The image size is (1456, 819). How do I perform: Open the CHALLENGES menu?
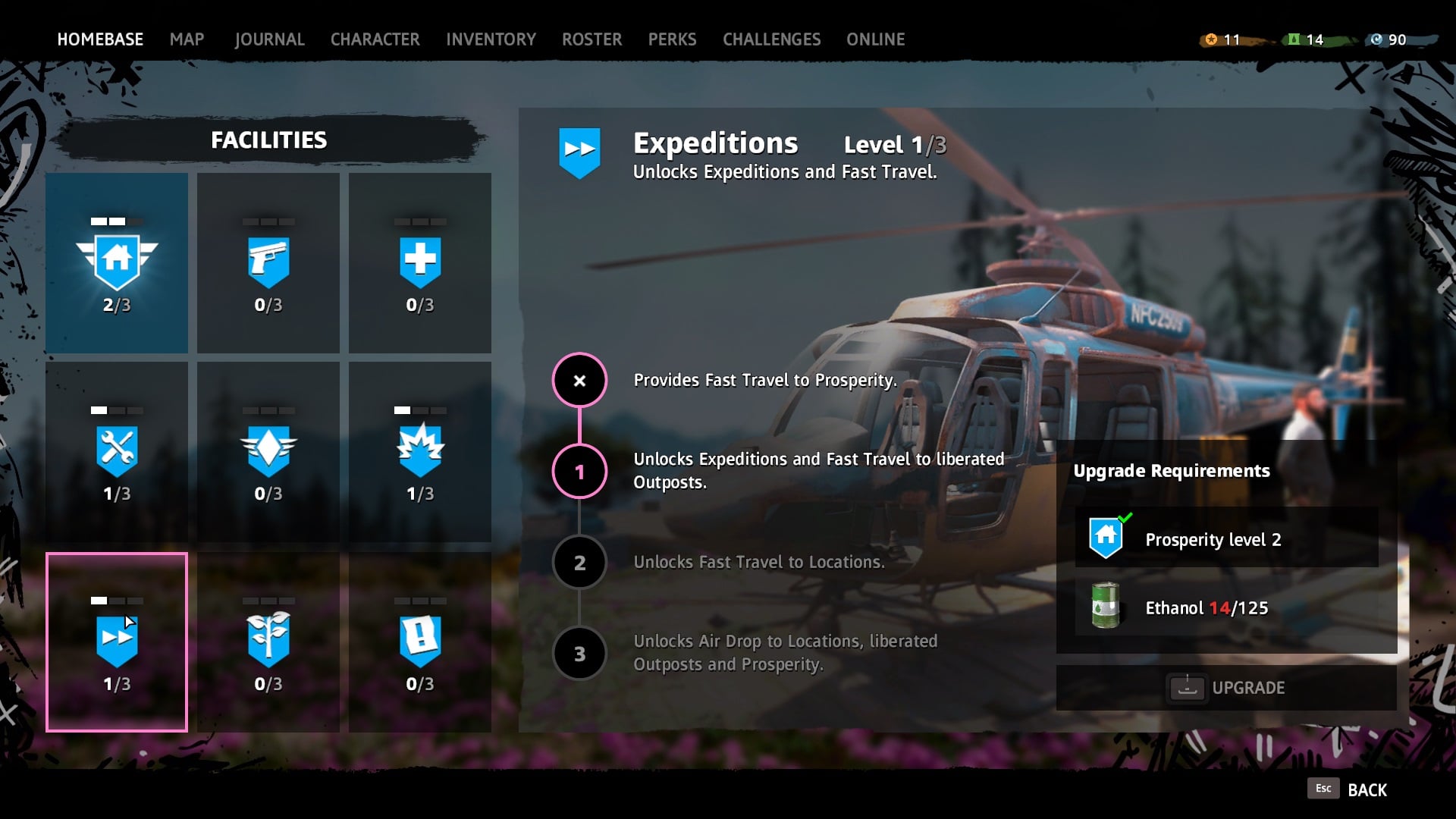click(x=772, y=39)
